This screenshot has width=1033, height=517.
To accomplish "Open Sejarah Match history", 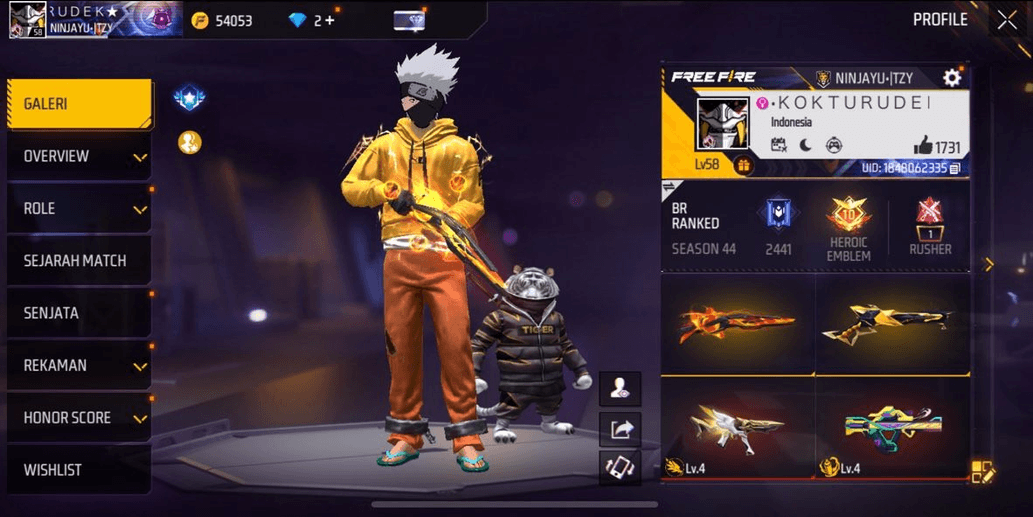I will coord(79,260).
